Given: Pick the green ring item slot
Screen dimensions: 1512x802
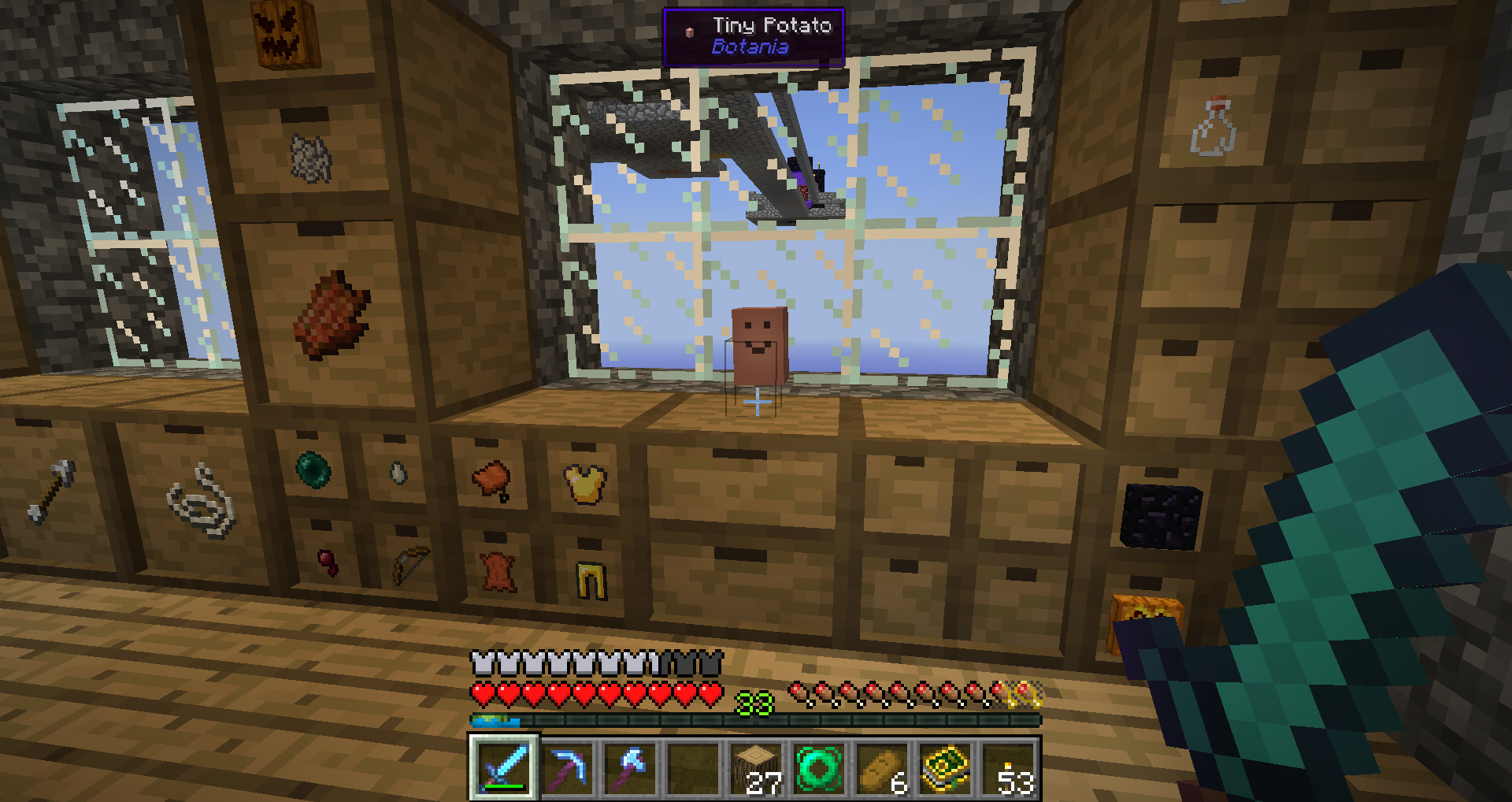Looking at the screenshot, I should 819,768.
